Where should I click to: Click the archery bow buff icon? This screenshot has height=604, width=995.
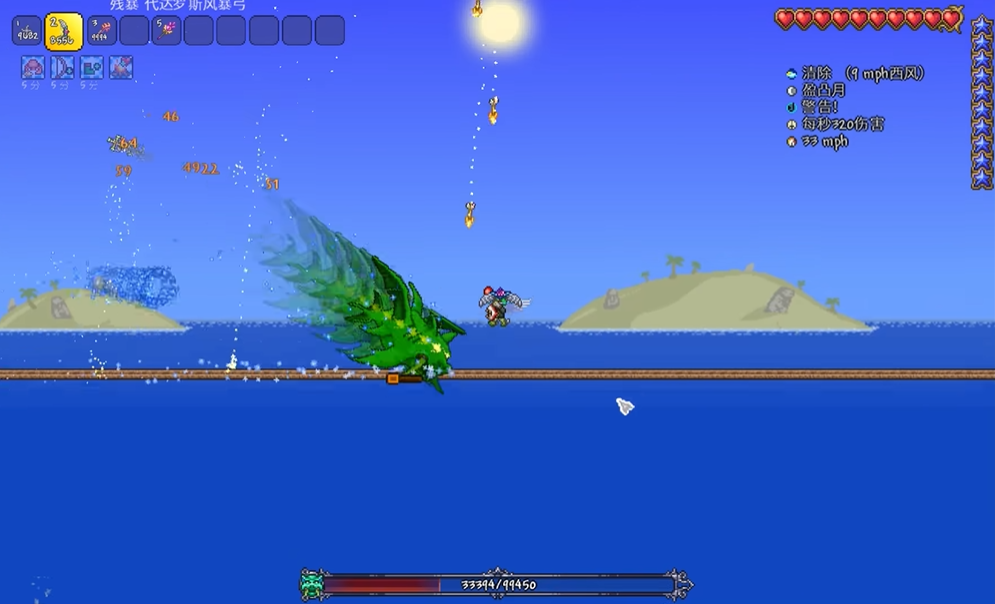(63, 68)
